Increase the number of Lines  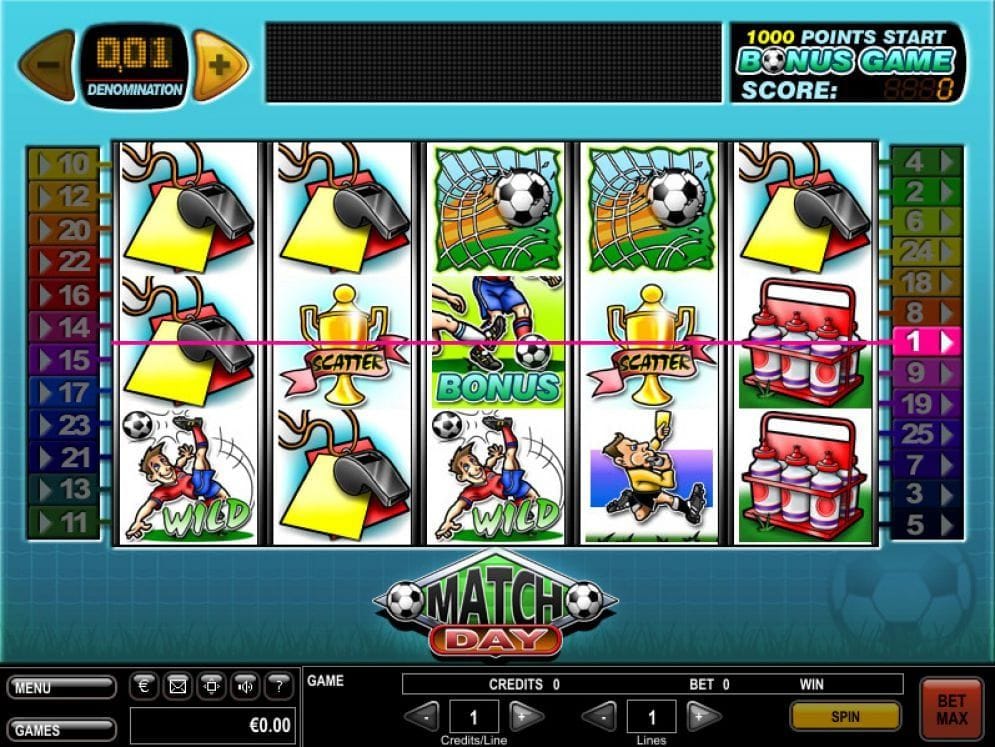tap(703, 716)
